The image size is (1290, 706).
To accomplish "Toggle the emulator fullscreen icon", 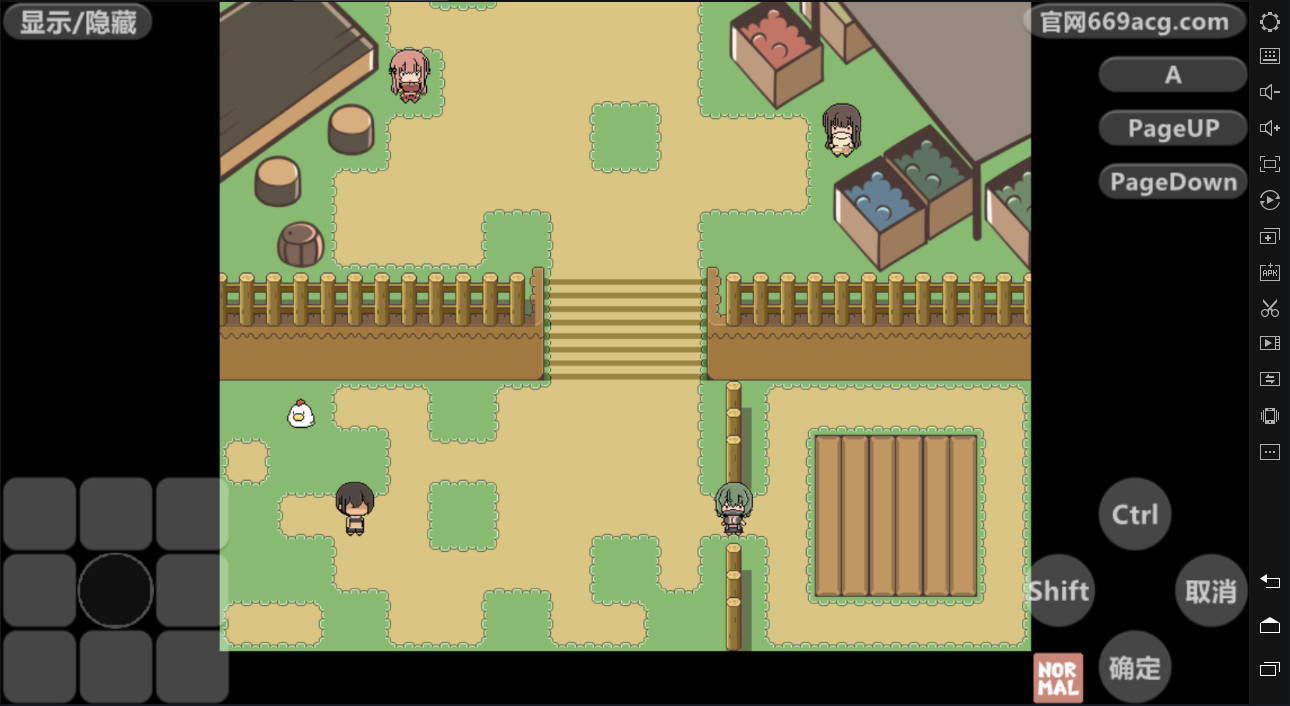I will 1270,164.
